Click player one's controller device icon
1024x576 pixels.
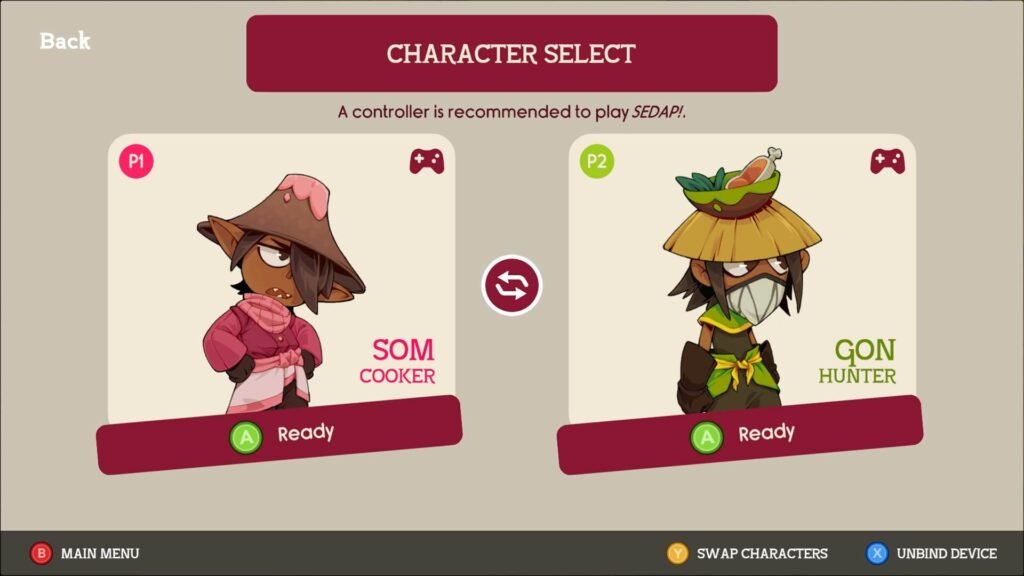coord(427,161)
